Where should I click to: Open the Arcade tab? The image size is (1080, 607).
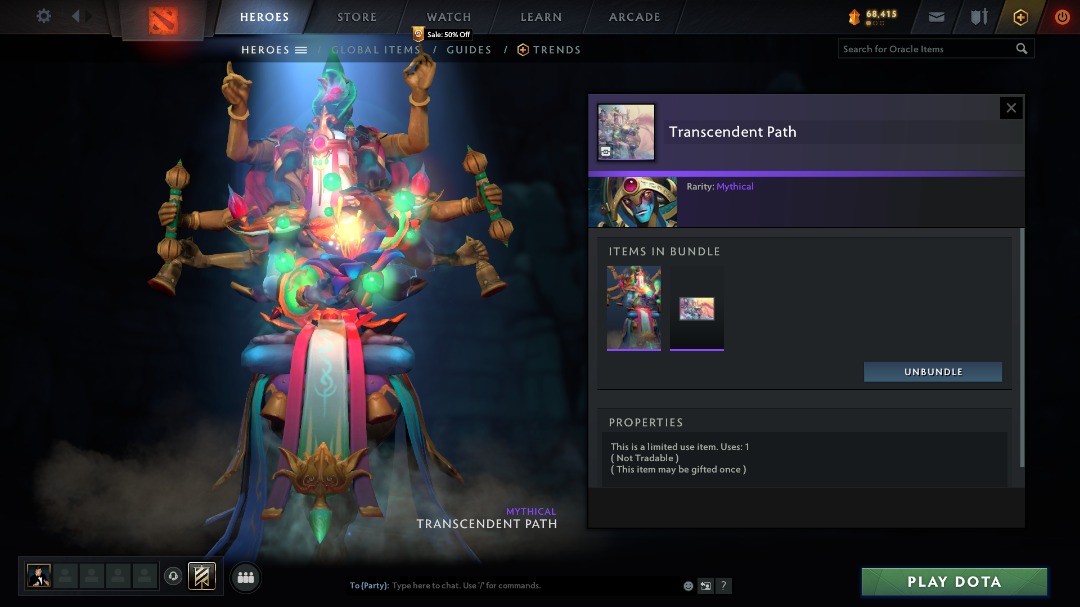point(634,17)
